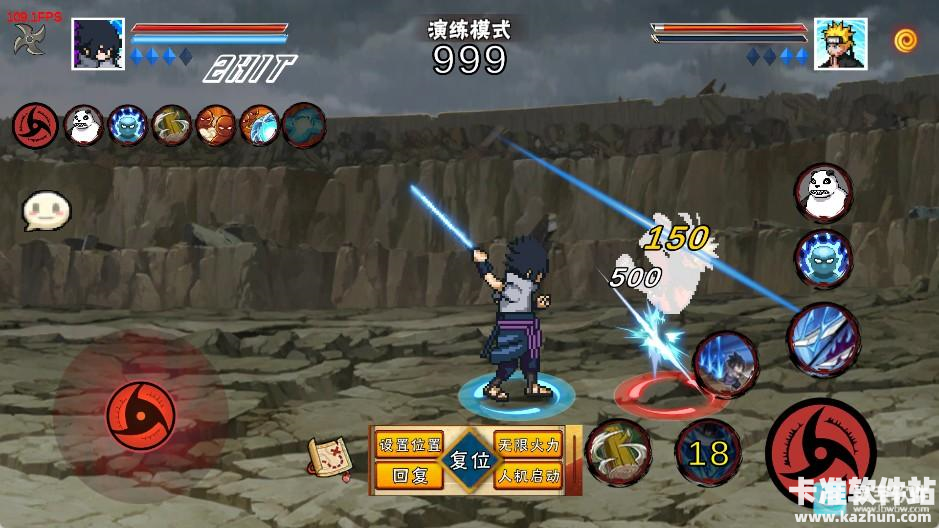Select Naruto's opponent portrait
Screen dimensions: 939x528
839,43
